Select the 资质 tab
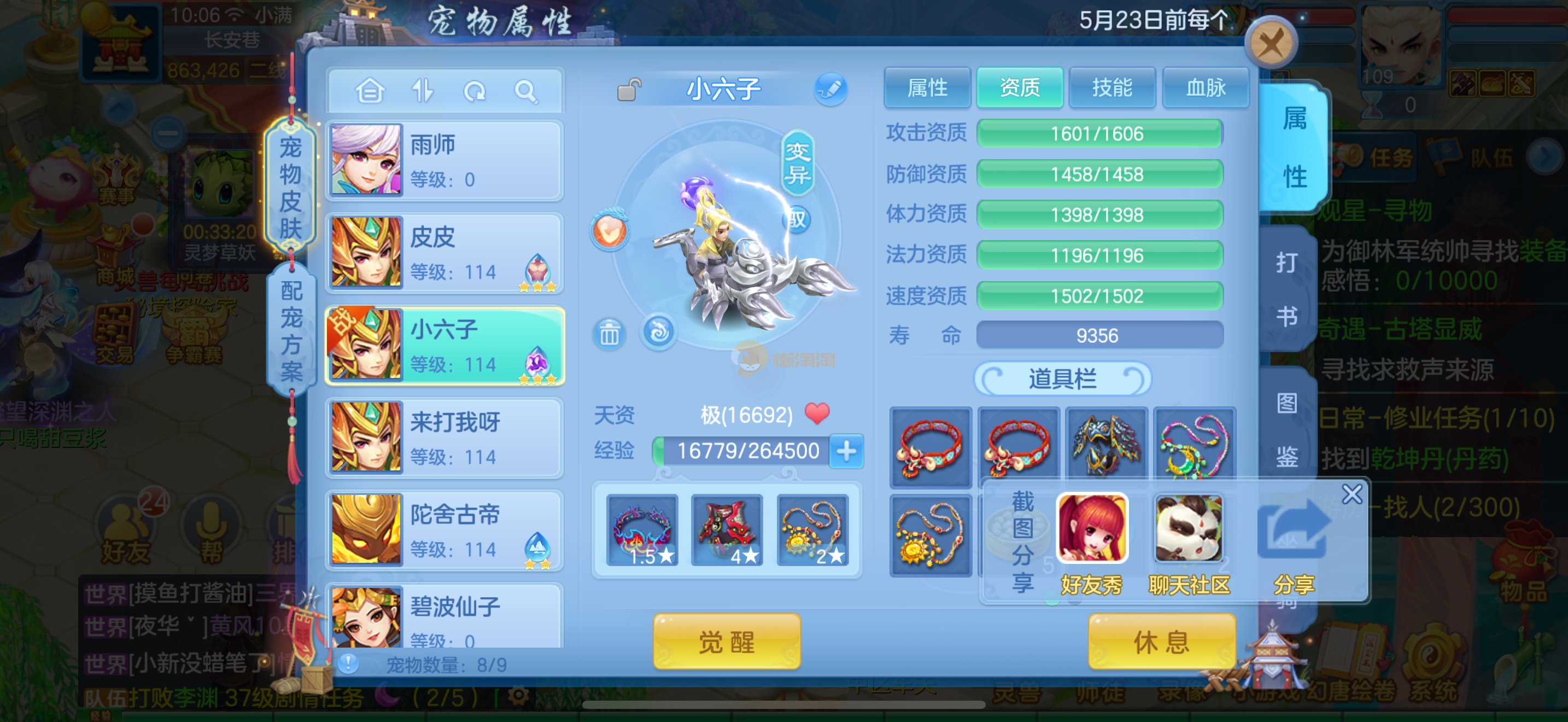 click(x=1020, y=88)
